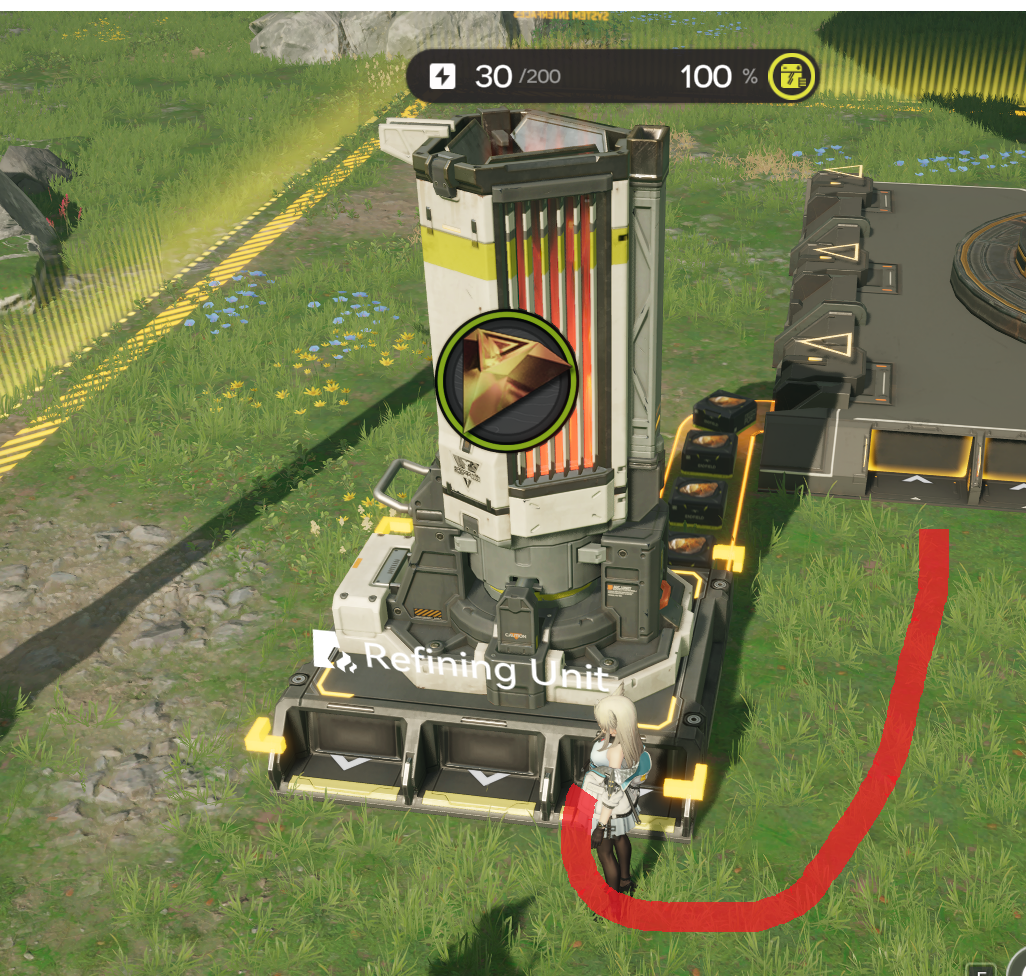
Task: Click the Refining Unit name label
Action: click(462, 664)
